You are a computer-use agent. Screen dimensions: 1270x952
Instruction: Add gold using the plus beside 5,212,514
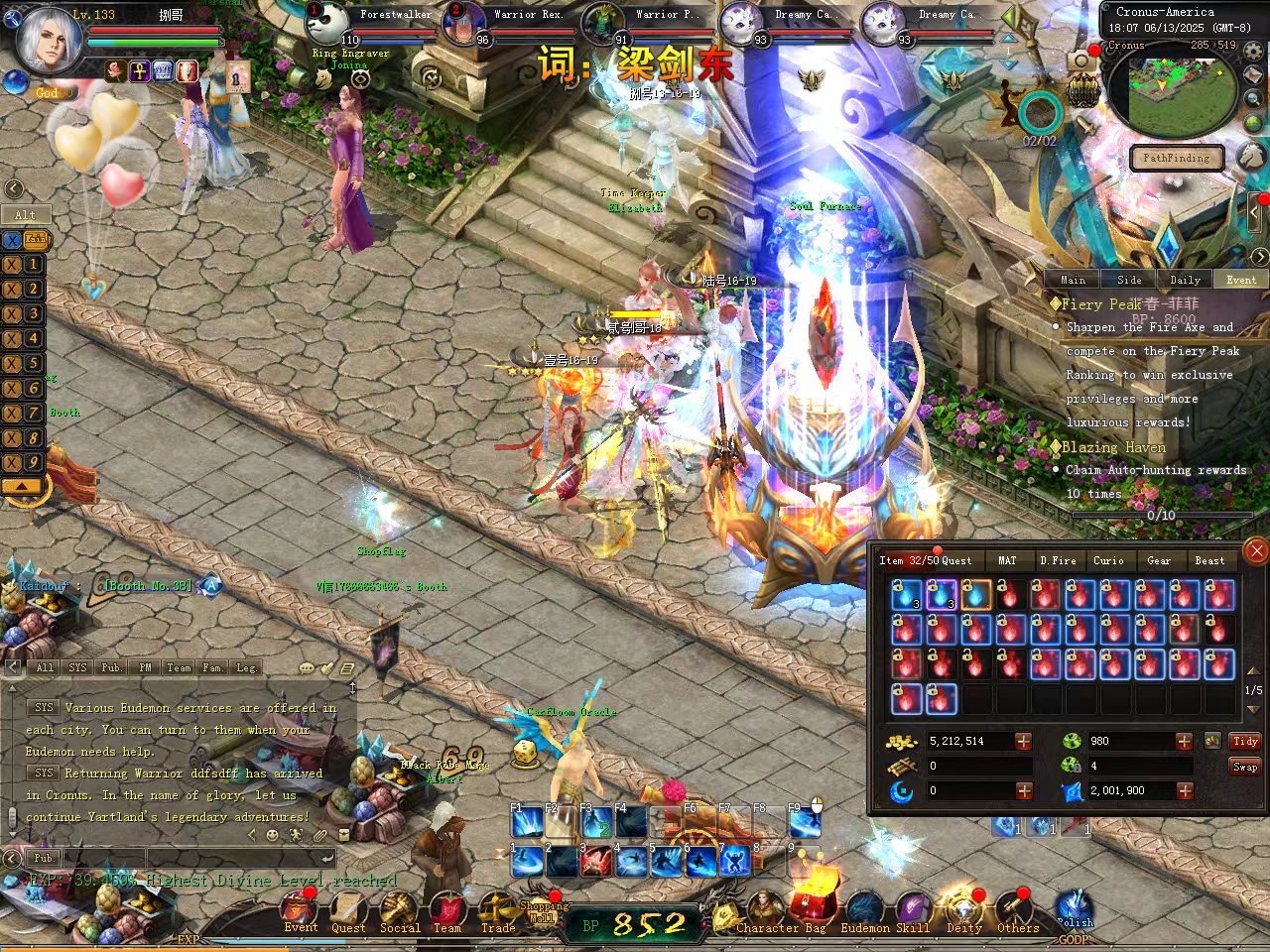pos(1023,741)
